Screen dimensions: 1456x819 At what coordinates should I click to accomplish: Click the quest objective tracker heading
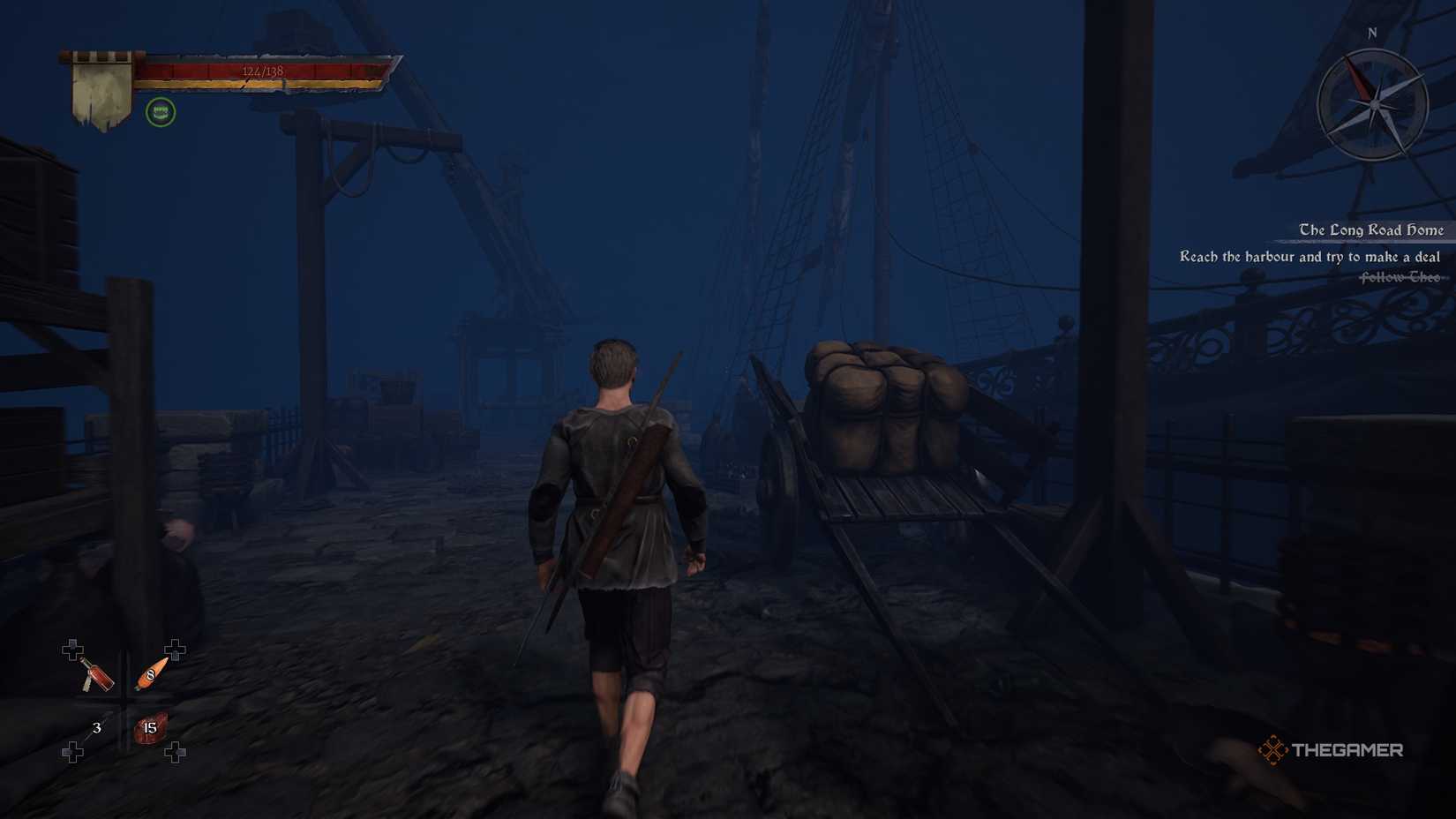tap(1370, 229)
